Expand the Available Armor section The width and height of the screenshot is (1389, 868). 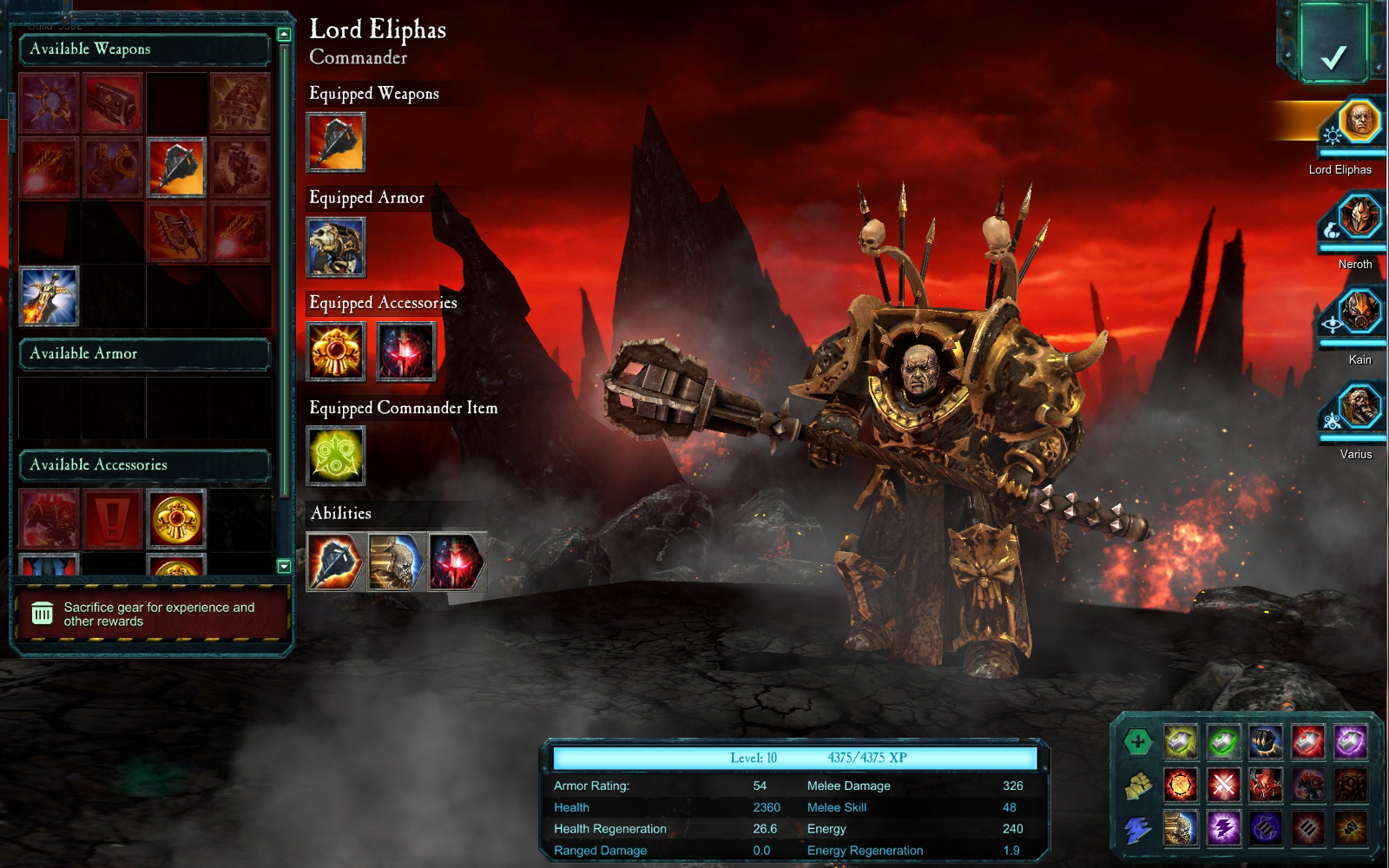144,354
